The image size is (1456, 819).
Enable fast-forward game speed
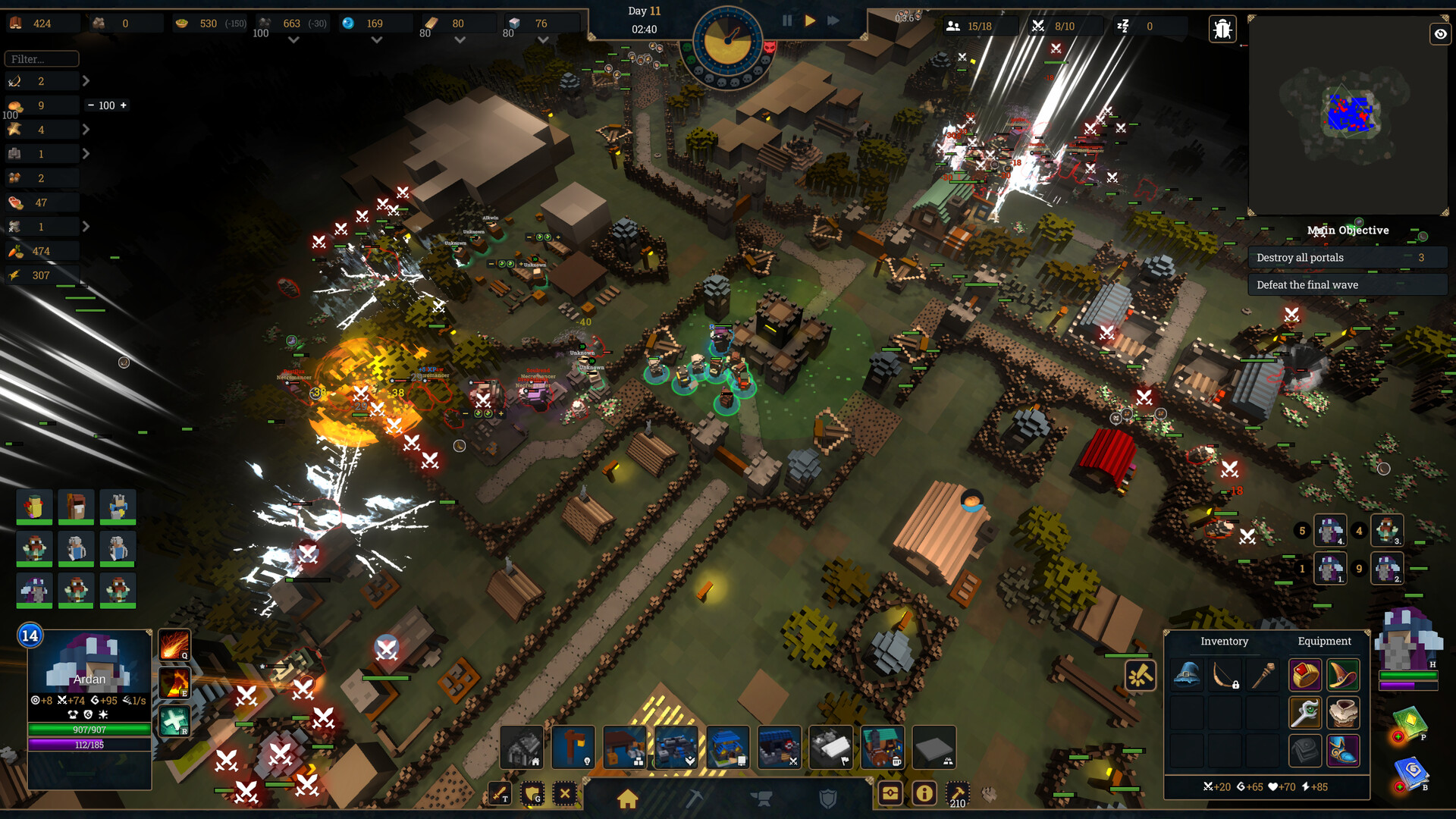(833, 20)
